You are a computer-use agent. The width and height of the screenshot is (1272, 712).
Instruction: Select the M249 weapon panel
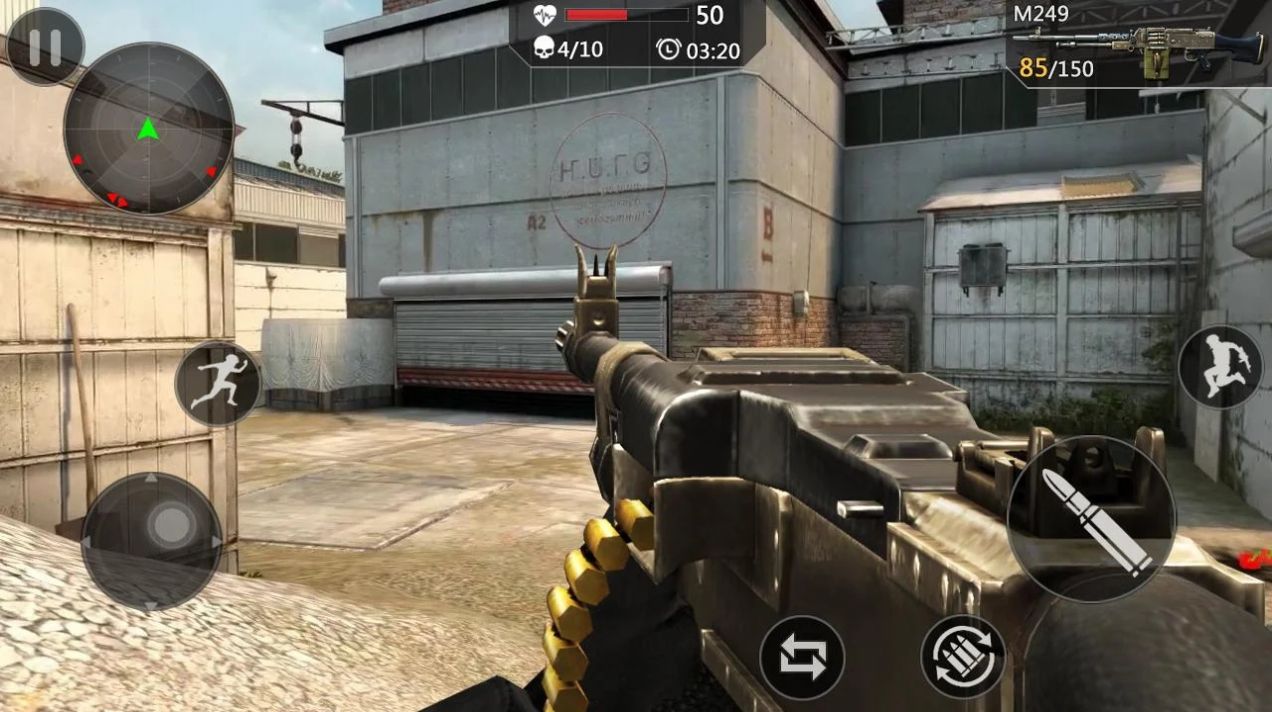(1138, 44)
